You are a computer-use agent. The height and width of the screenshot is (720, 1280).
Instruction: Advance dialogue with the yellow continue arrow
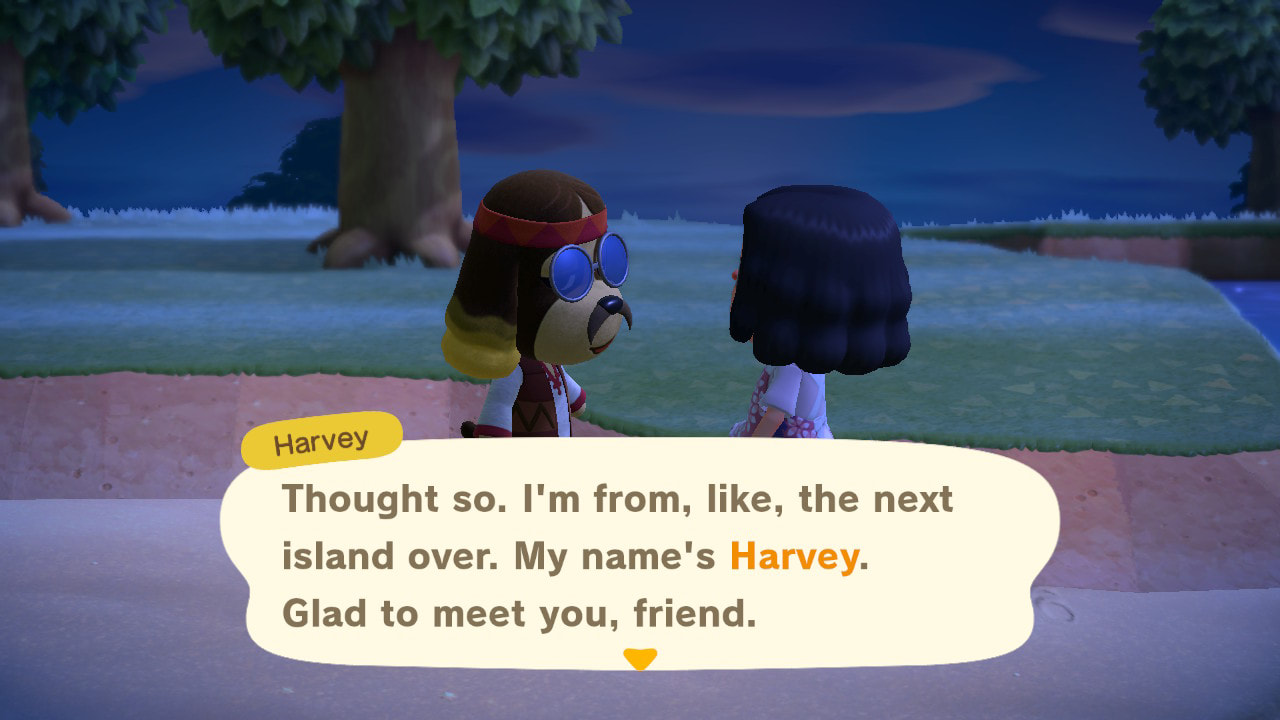[x=639, y=658]
